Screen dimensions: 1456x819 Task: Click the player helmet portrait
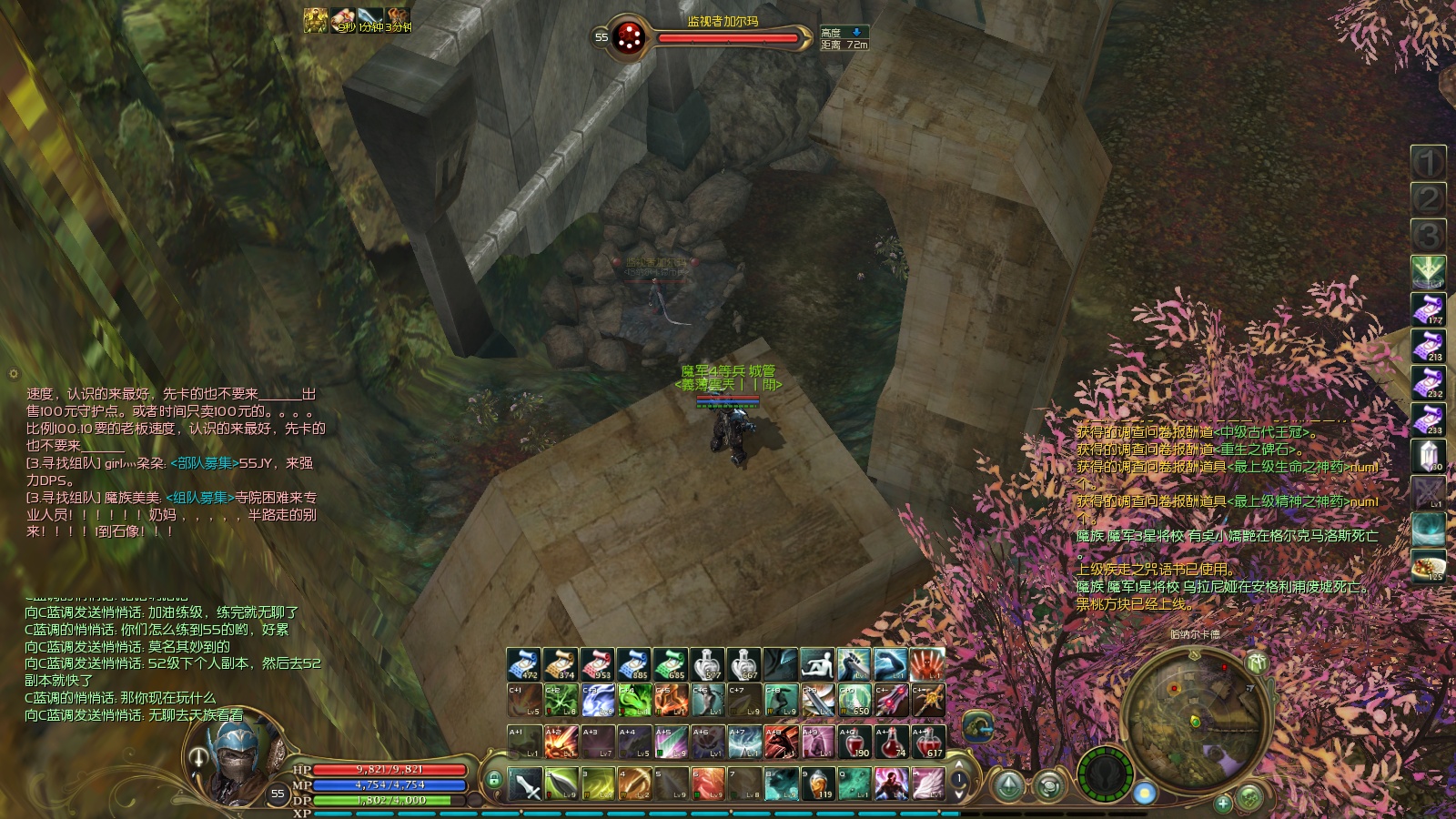[x=238, y=758]
